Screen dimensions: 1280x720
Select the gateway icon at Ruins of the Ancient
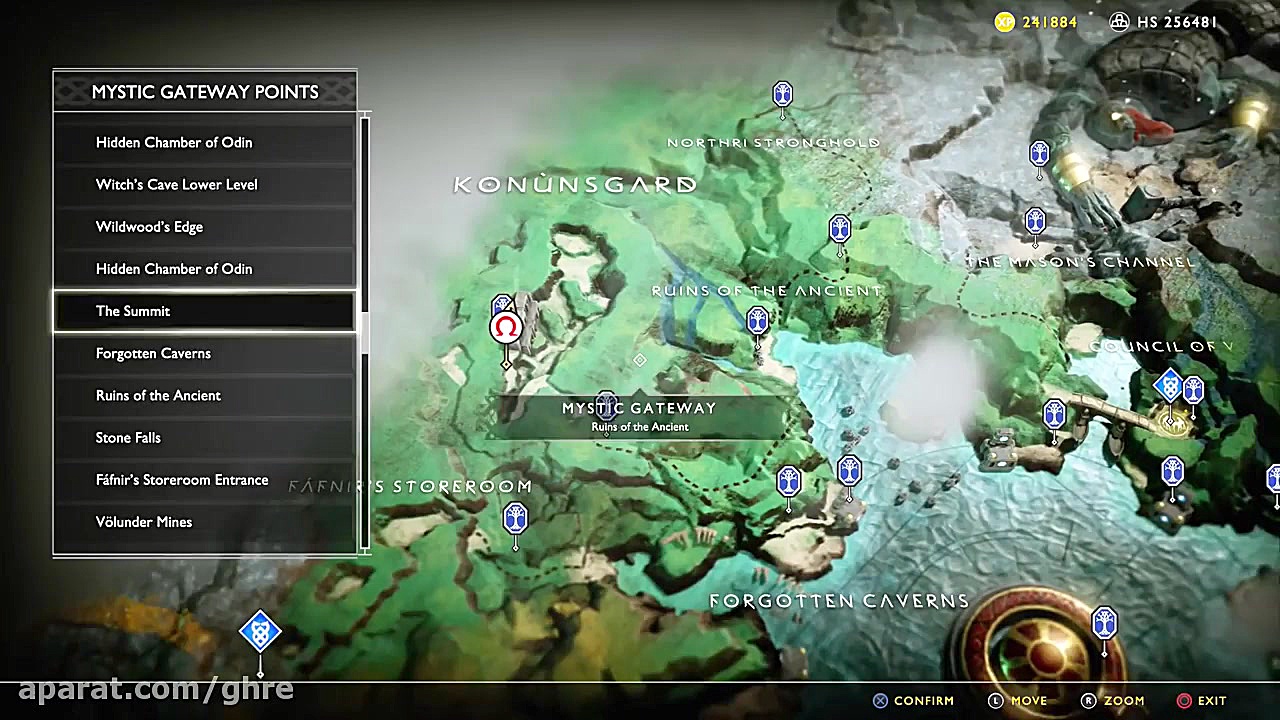(x=757, y=319)
